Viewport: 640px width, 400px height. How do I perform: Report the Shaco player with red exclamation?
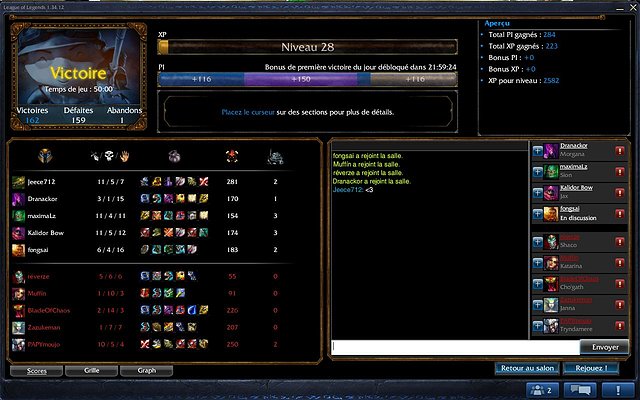(x=620, y=241)
